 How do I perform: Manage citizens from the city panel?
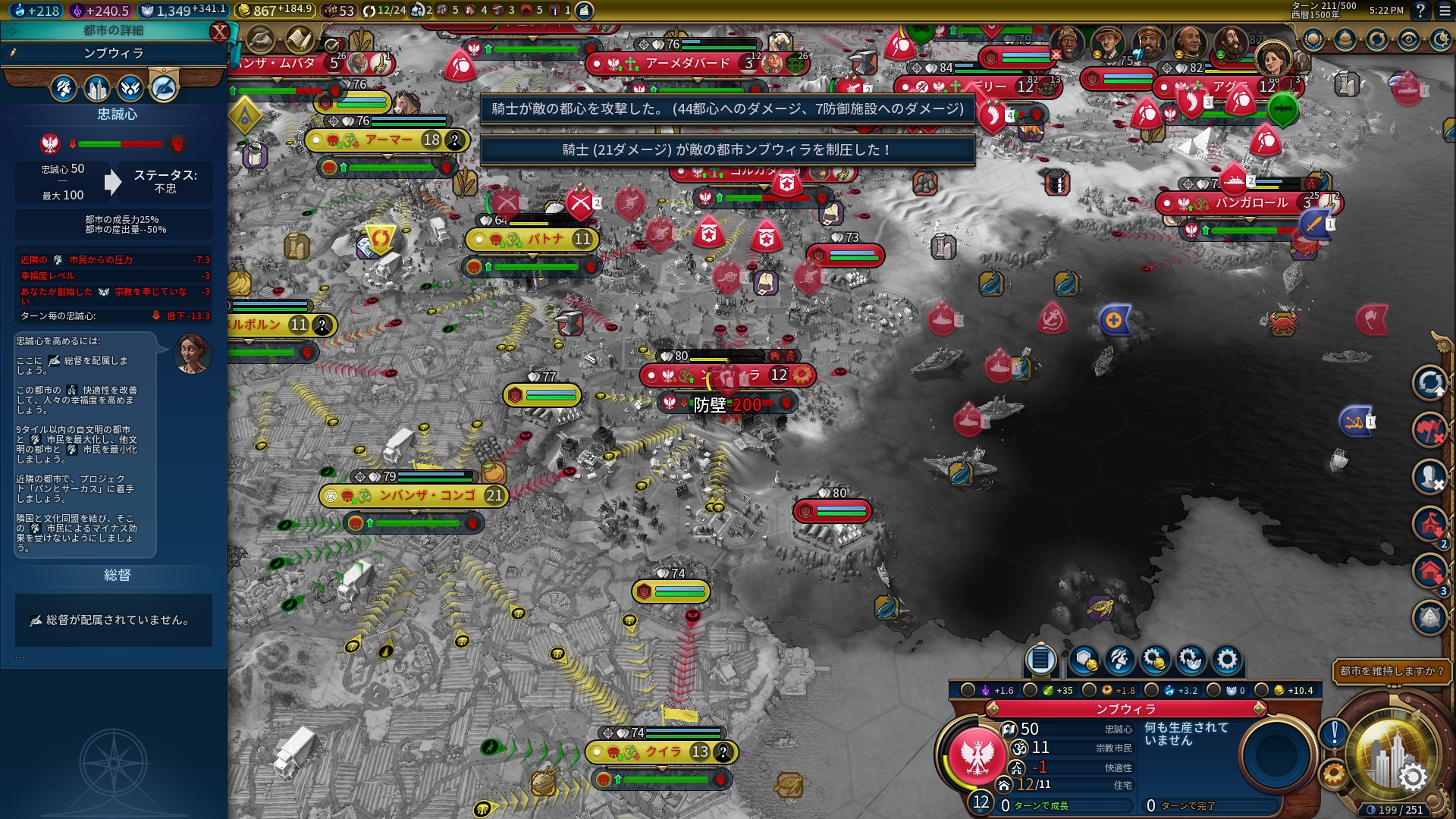[x=1119, y=660]
